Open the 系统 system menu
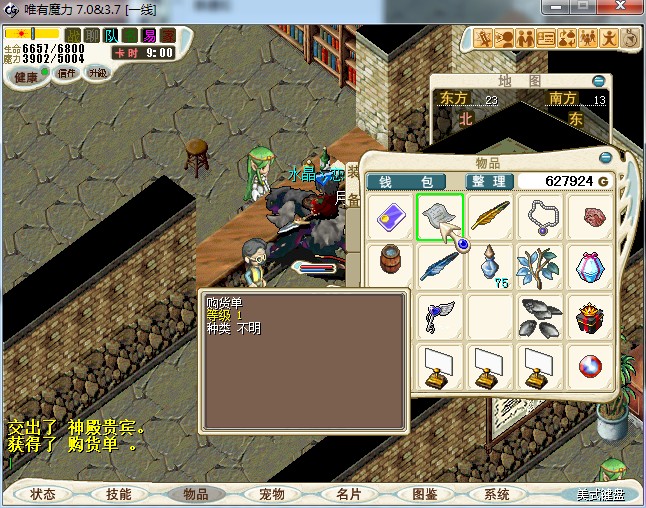 point(497,494)
